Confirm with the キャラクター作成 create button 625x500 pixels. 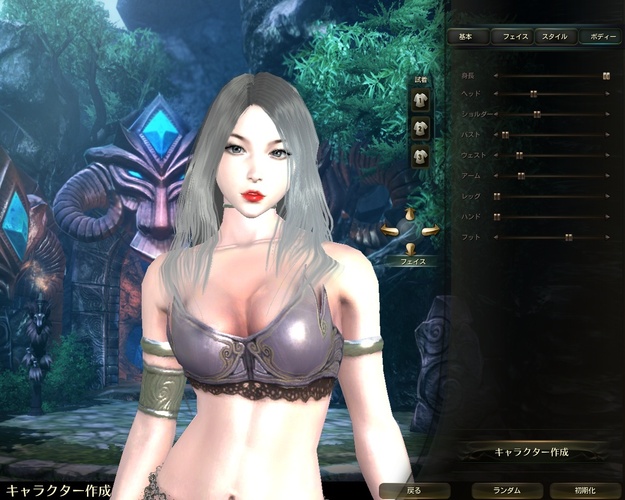pyautogui.click(x=533, y=452)
